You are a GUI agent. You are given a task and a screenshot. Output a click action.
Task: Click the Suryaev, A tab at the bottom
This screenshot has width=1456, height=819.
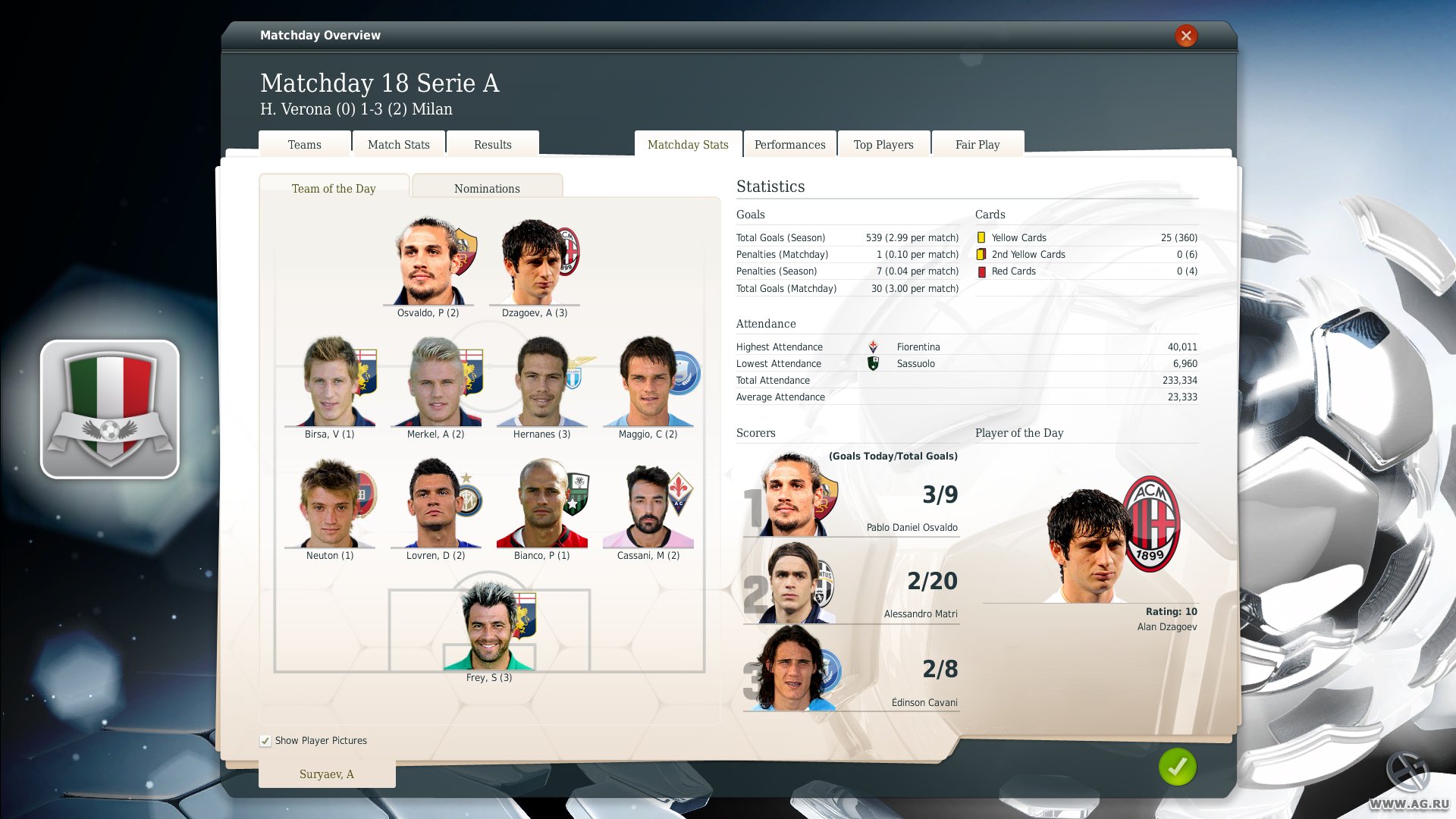(x=327, y=773)
